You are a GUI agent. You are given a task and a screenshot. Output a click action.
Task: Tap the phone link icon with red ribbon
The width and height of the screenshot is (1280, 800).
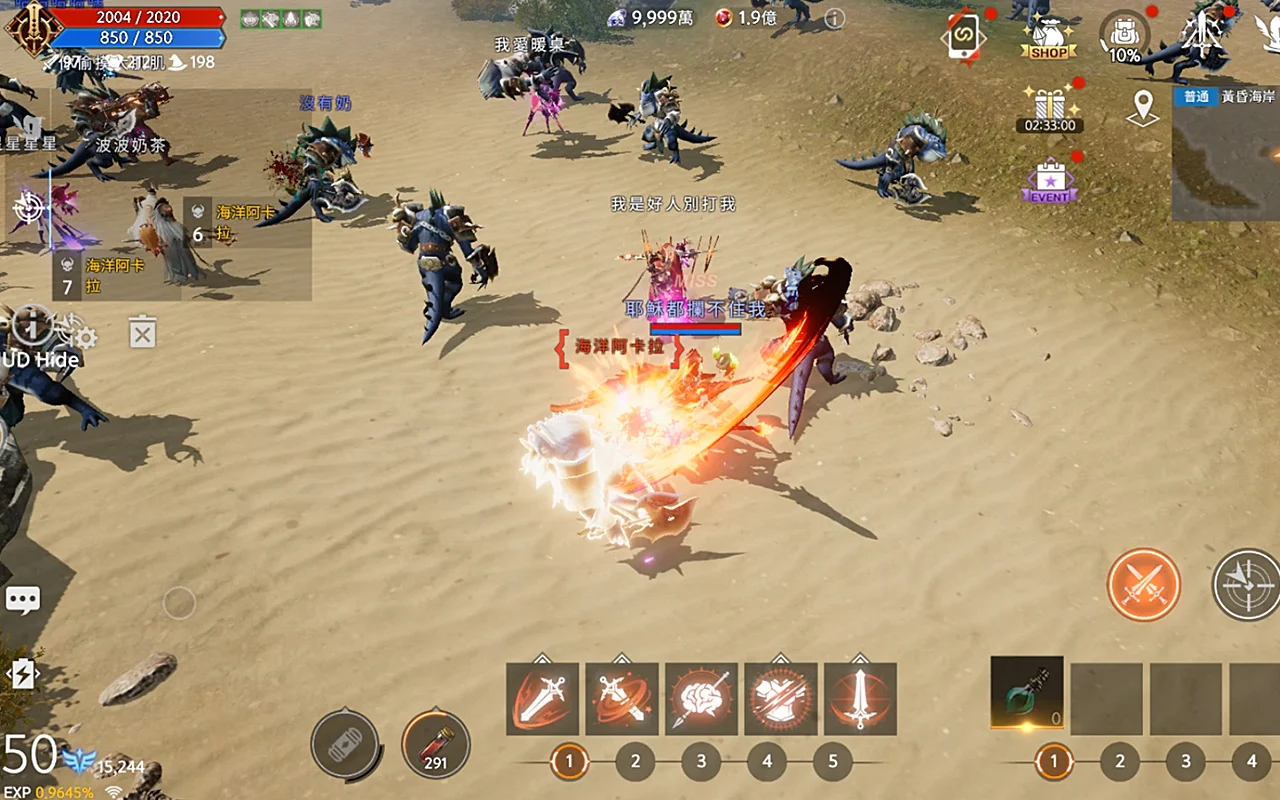tap(964, 38)
